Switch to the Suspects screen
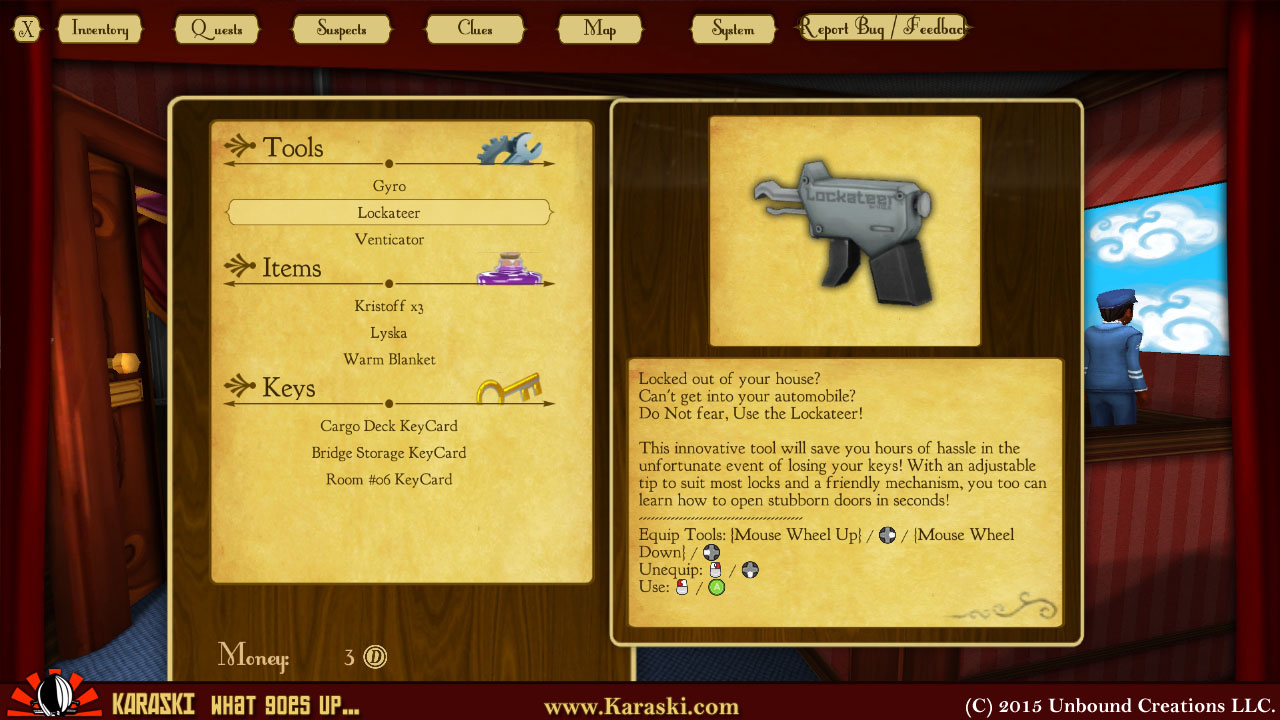The image size is (1280, 720). point(342,29)
